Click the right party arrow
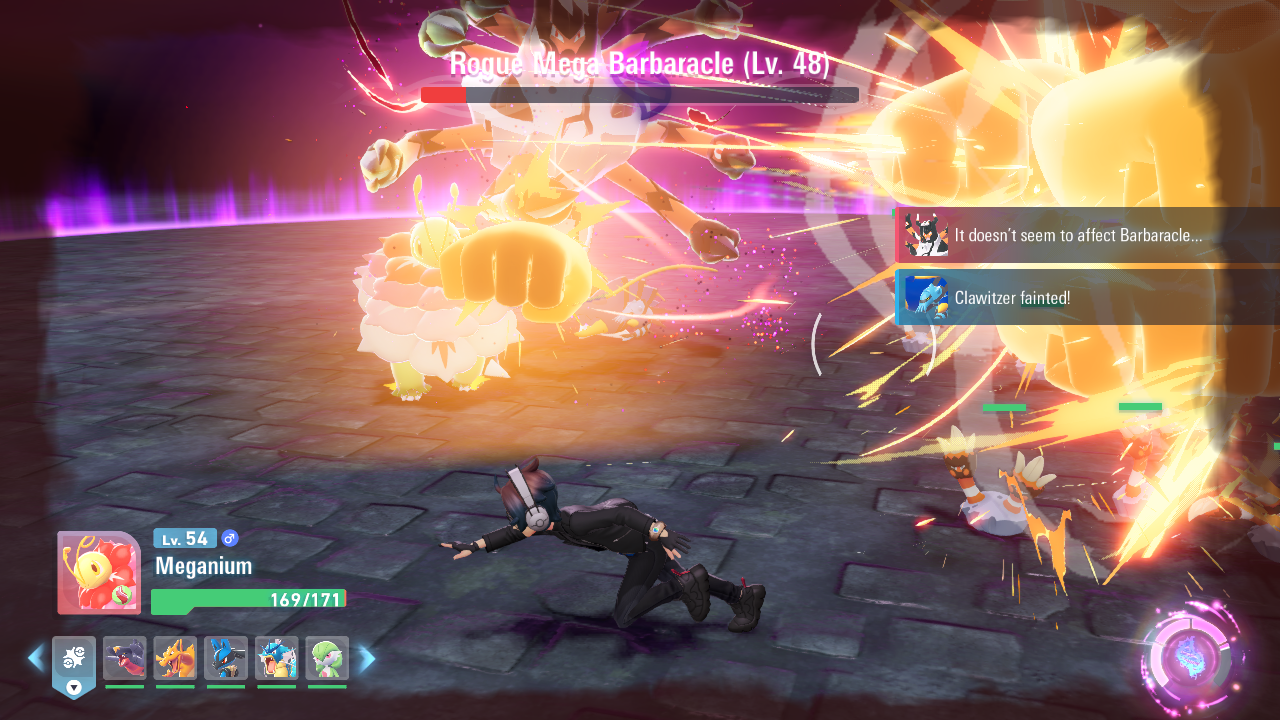Viewport: 1280px width, 720px height. [367, 658]
